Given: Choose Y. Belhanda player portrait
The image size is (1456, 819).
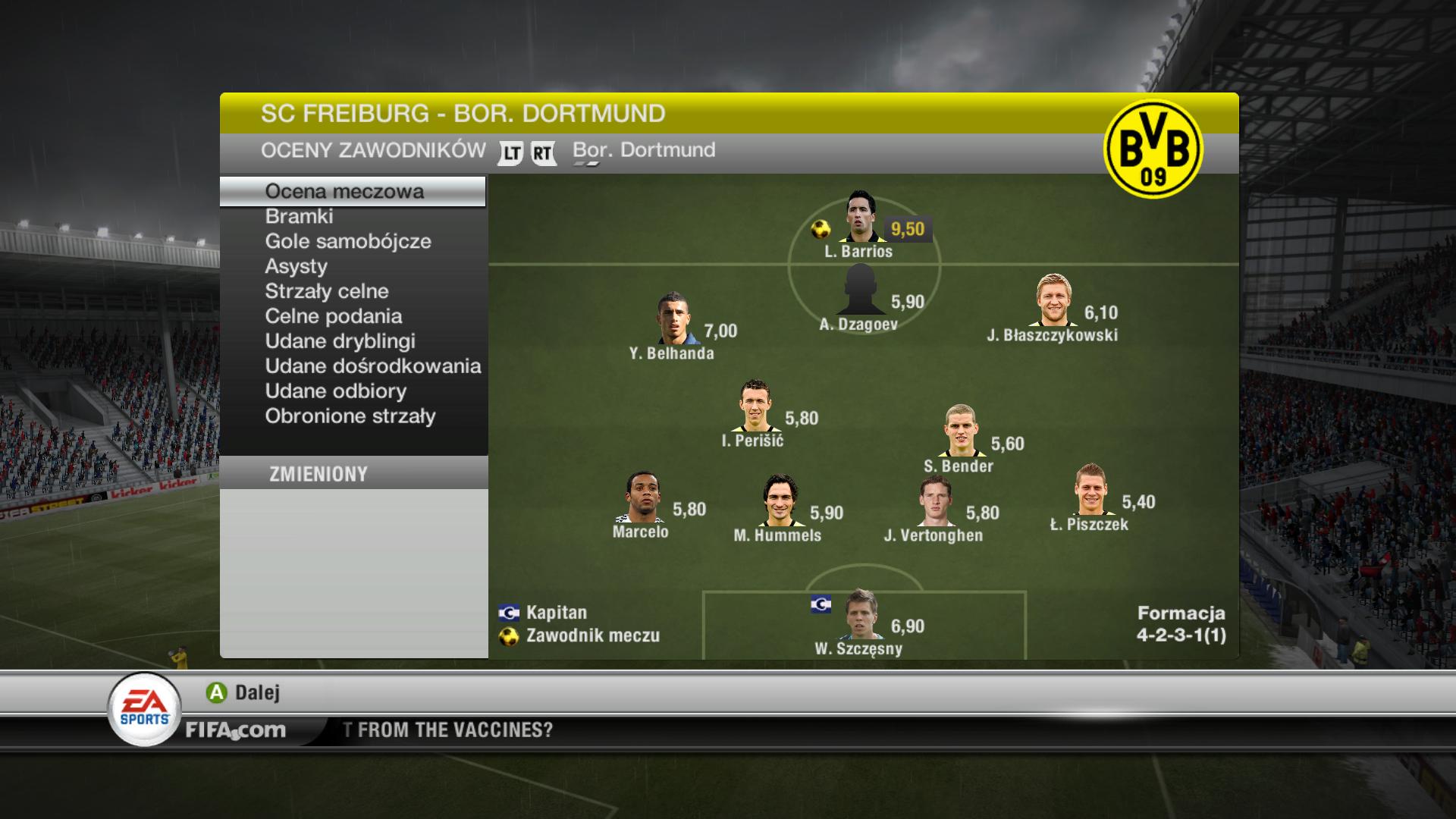Looking at the screenshot, I should point(673,318).
